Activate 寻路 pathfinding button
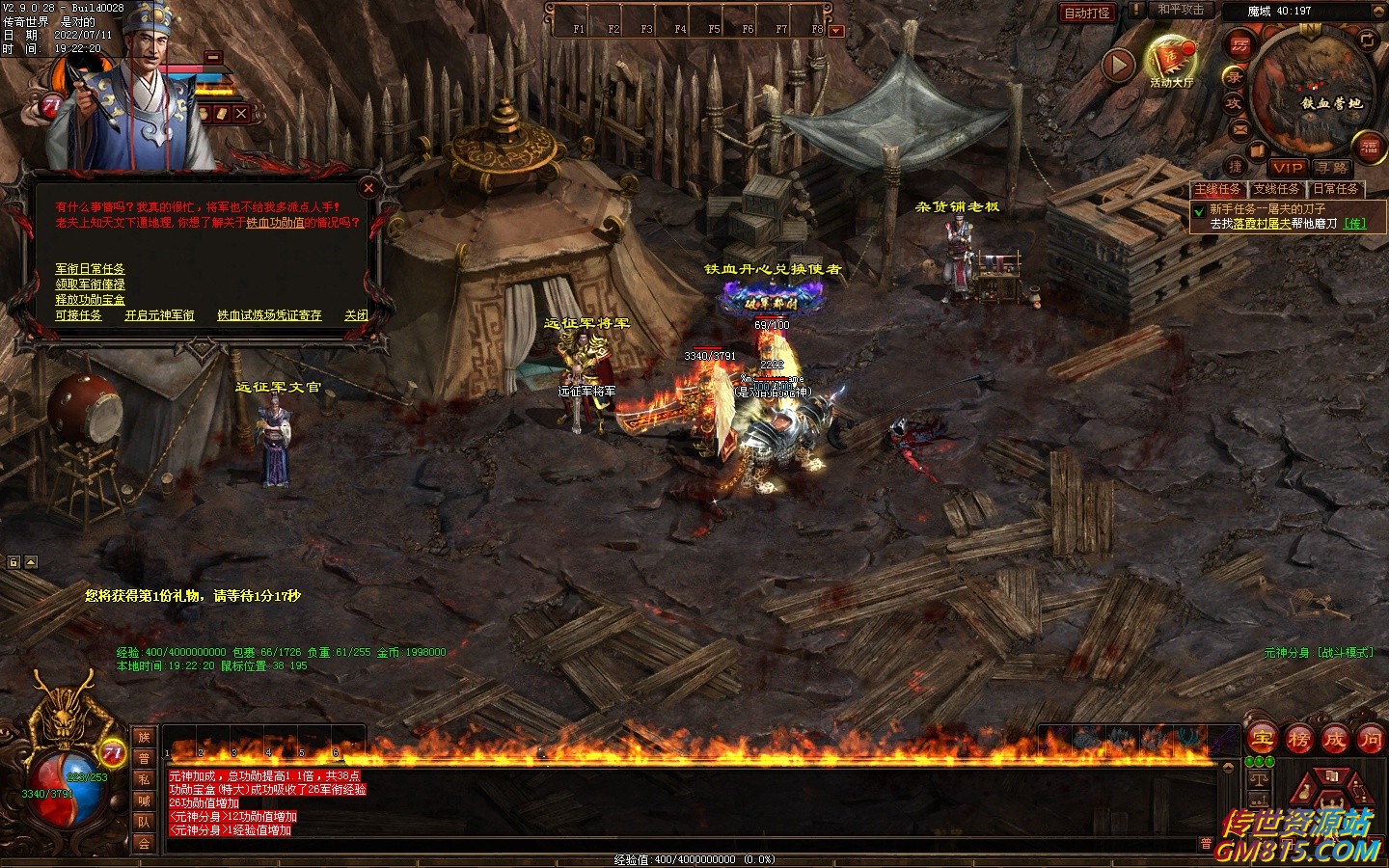Screen dimensions: 1389x868 coord(1332,168)
